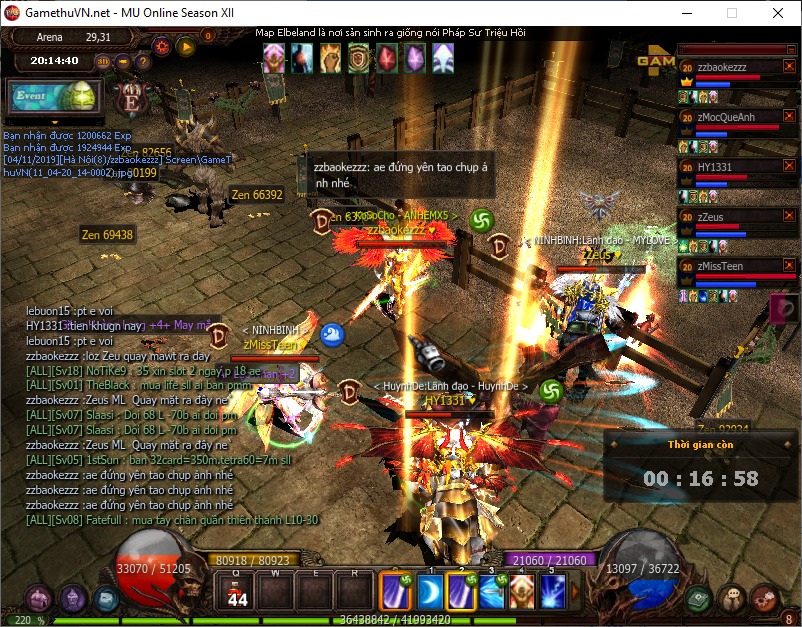This screenshot has height=627, width=802.
Task: Remove zMocQueAnh from the party
Action: [789, 117]
